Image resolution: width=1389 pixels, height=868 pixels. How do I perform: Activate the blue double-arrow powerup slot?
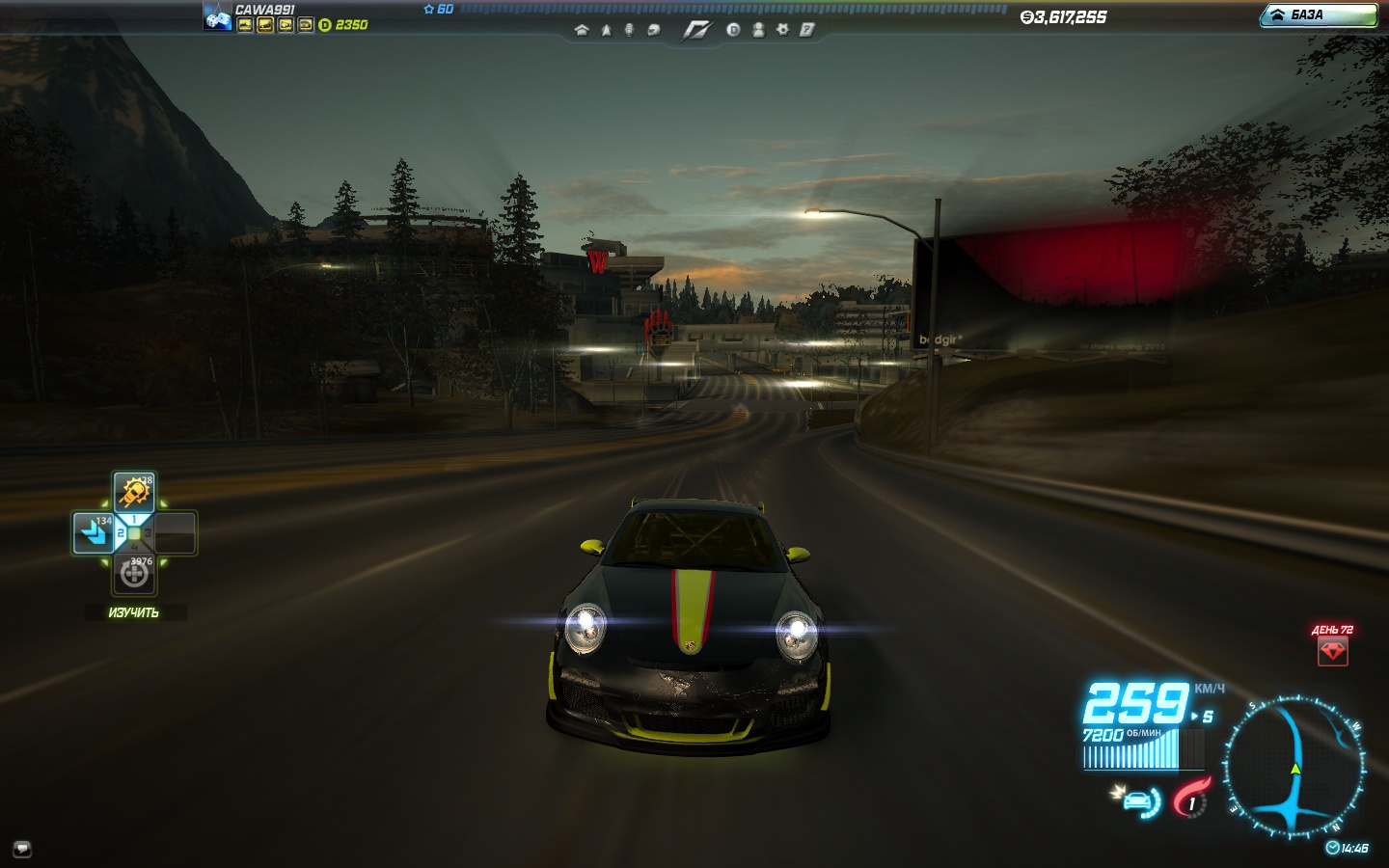tap(94, 532)
